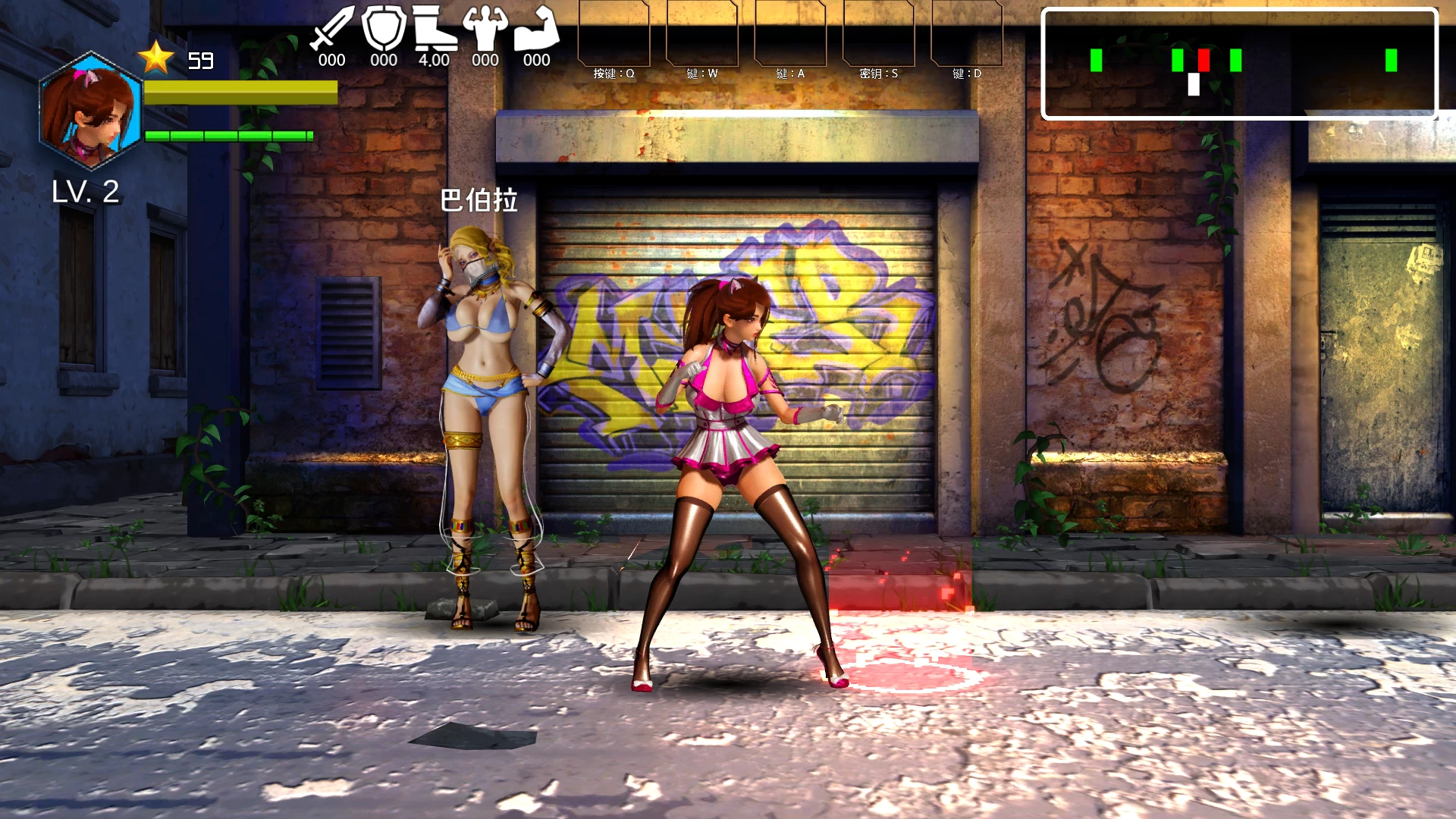The width and height of the screenshot is (1456, 819).
Task: Select the enemy name label 巴伯拉
Action: coord(480,201)
